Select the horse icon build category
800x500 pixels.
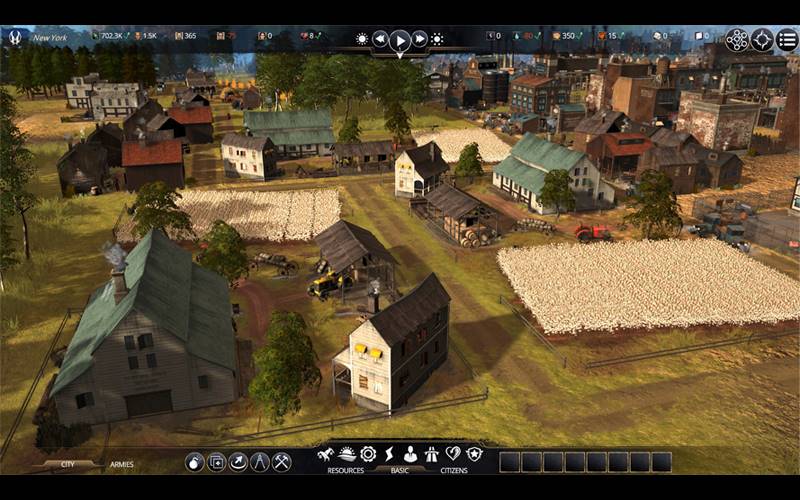(325, 454)
